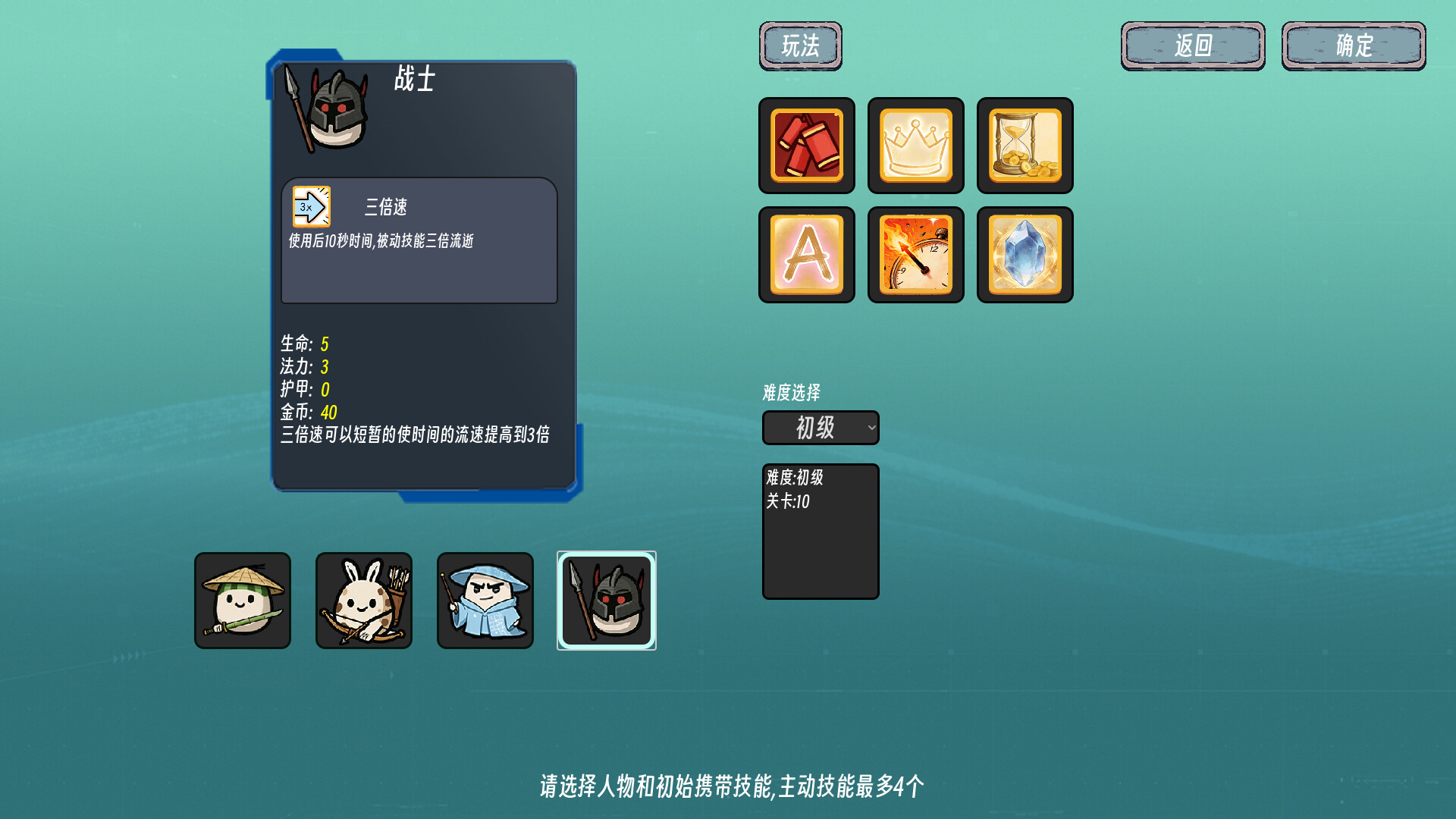Choose the glowing letter A skill
The image size is (1456, 819).
806,255
